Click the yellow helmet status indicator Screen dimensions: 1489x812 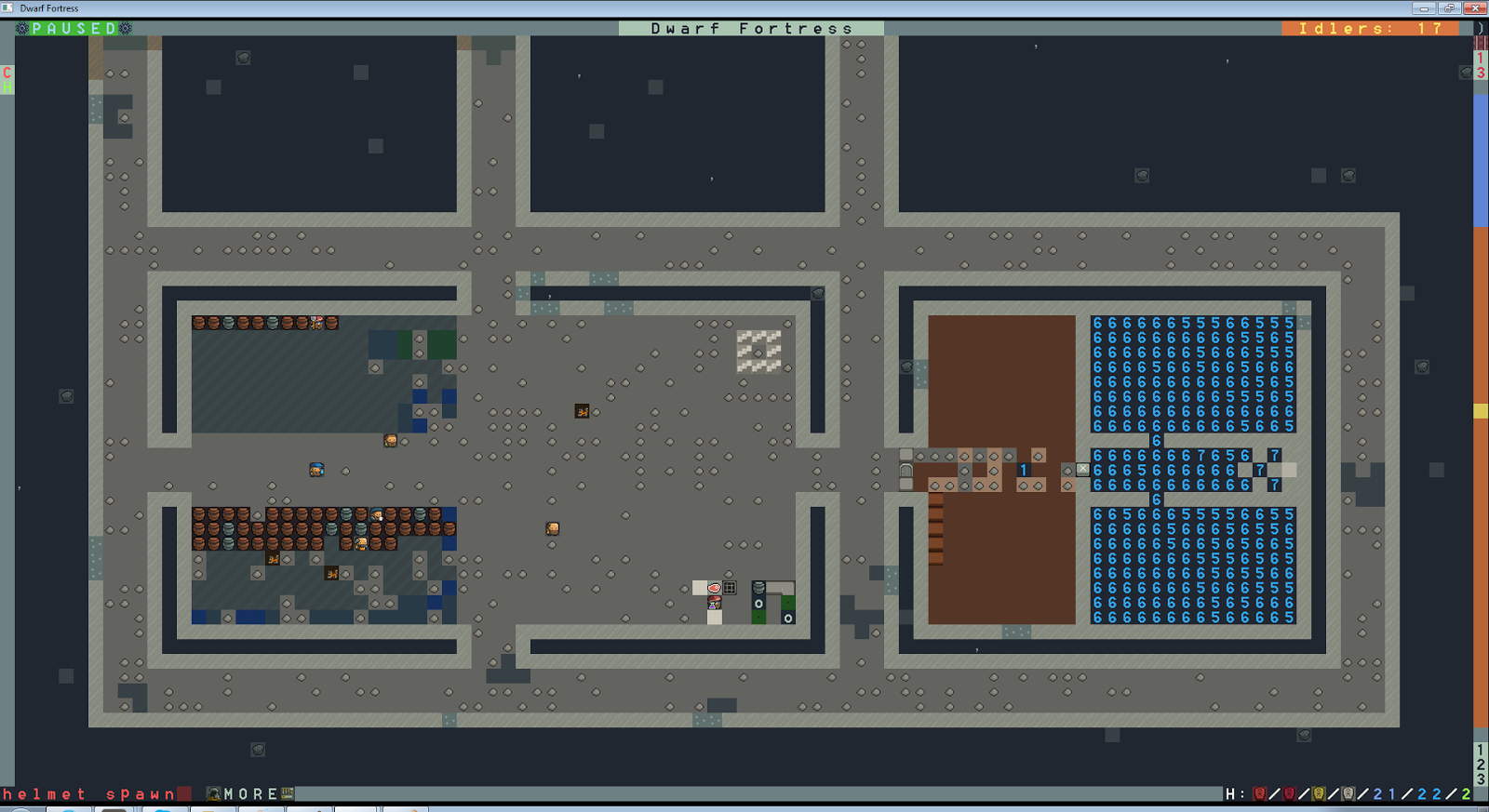pos(1321,793)
